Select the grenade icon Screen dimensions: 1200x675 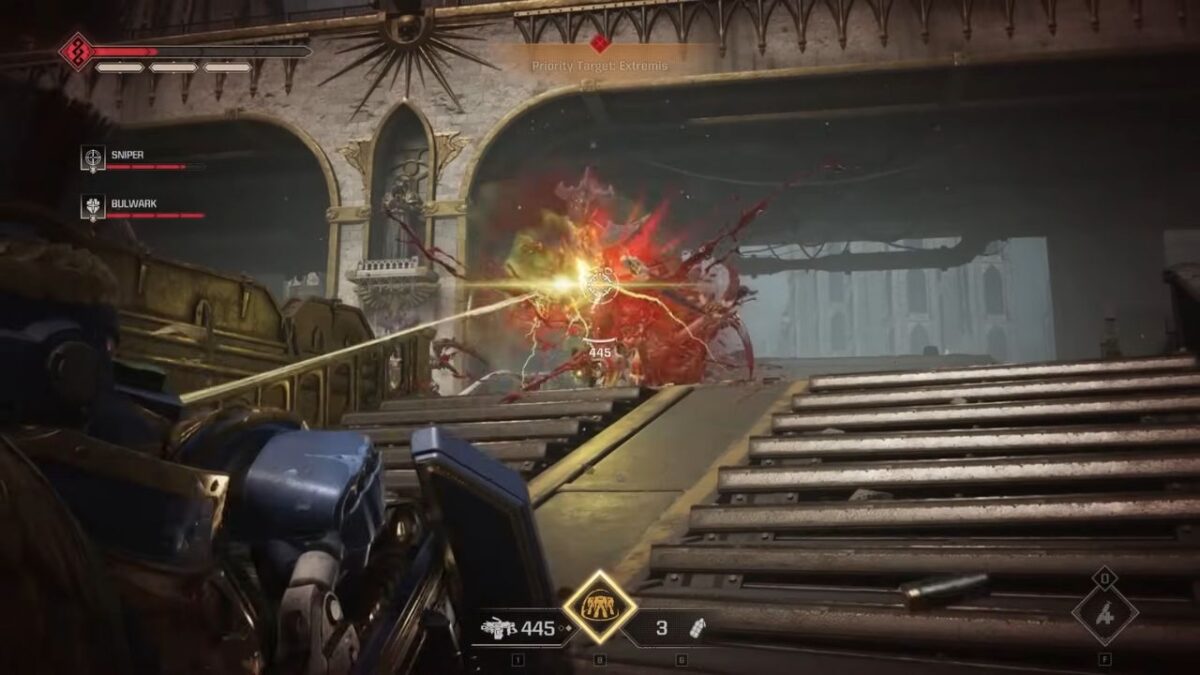click(697, 628)
